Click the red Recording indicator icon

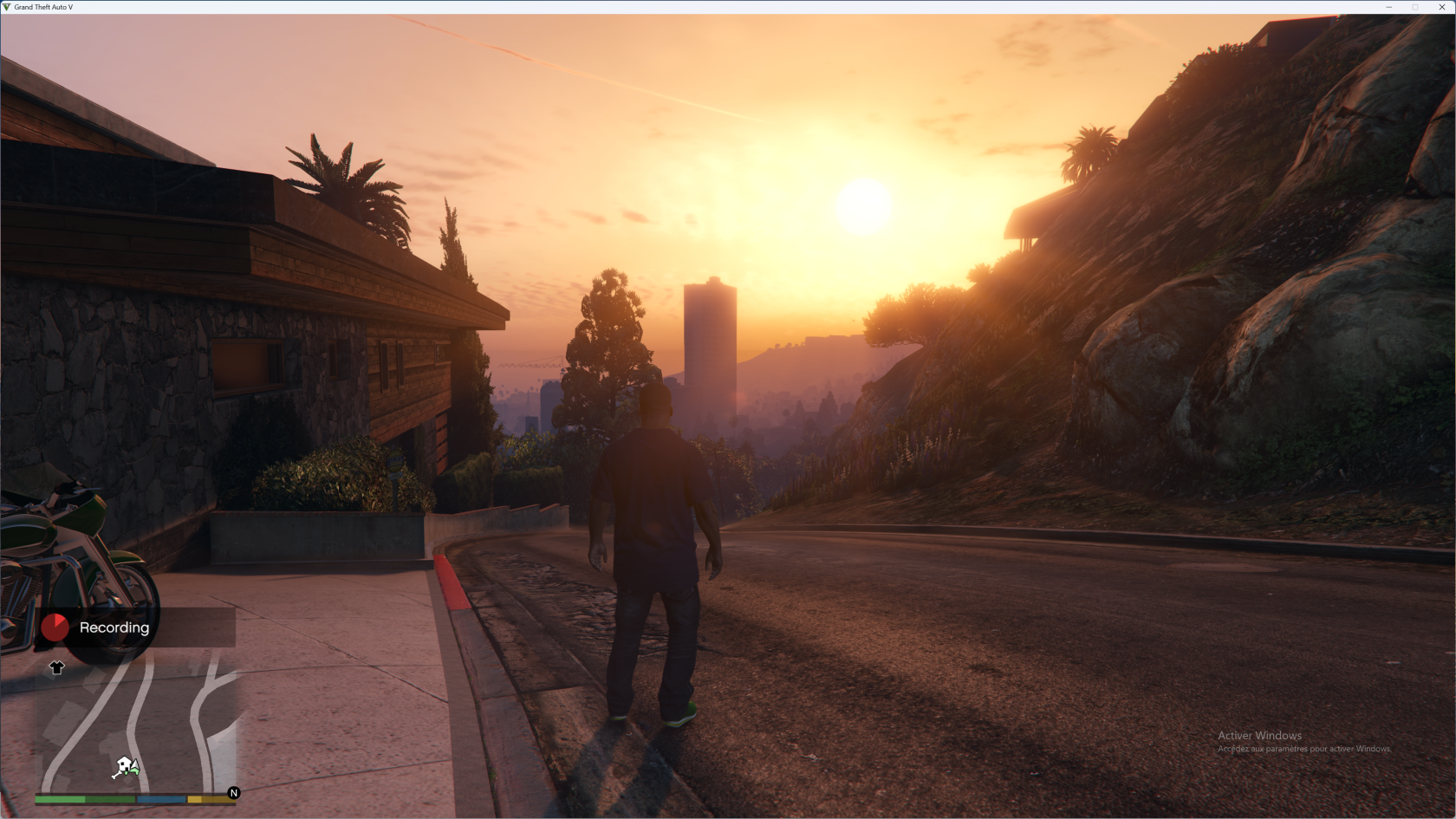point(55,627)
